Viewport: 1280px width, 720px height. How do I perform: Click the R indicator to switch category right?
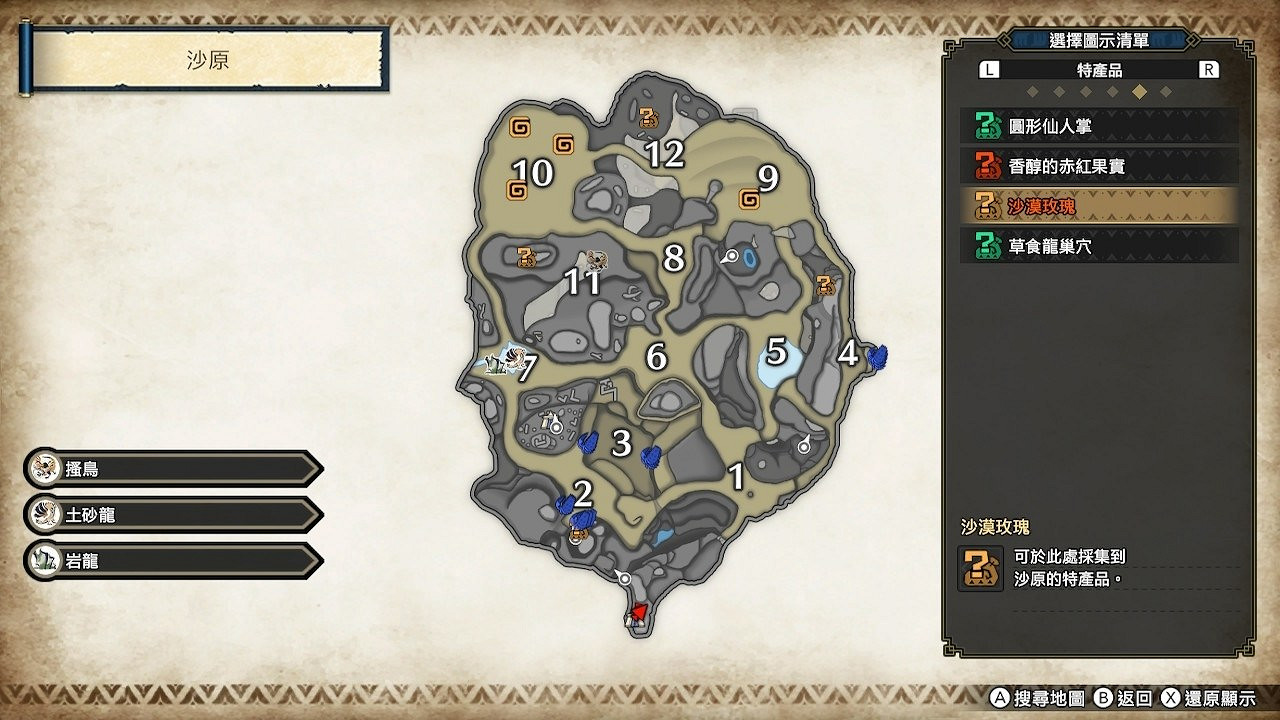pos(1206,69)
